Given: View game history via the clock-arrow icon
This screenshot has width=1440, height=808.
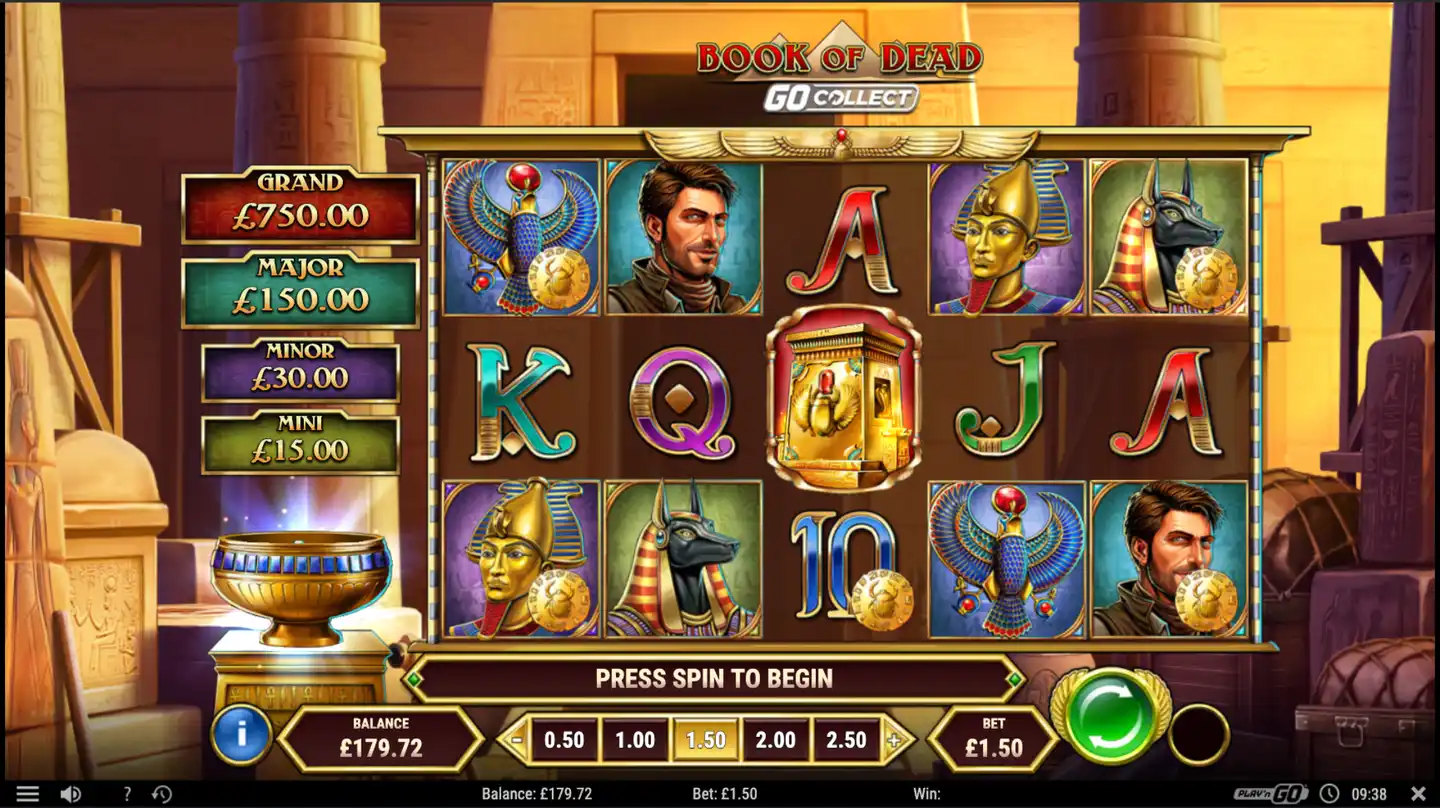Looking at the screenshot, I should pyautogui.click(x=162, y=792).
